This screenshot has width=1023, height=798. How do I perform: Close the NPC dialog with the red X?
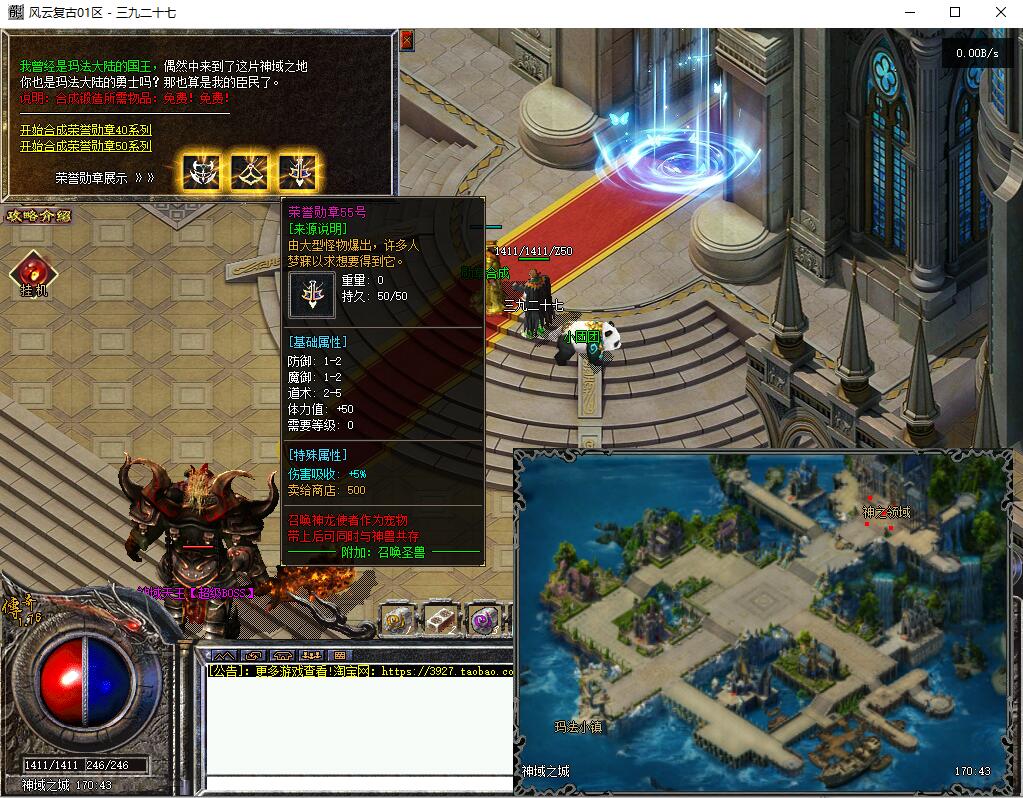tap(406, 41)
